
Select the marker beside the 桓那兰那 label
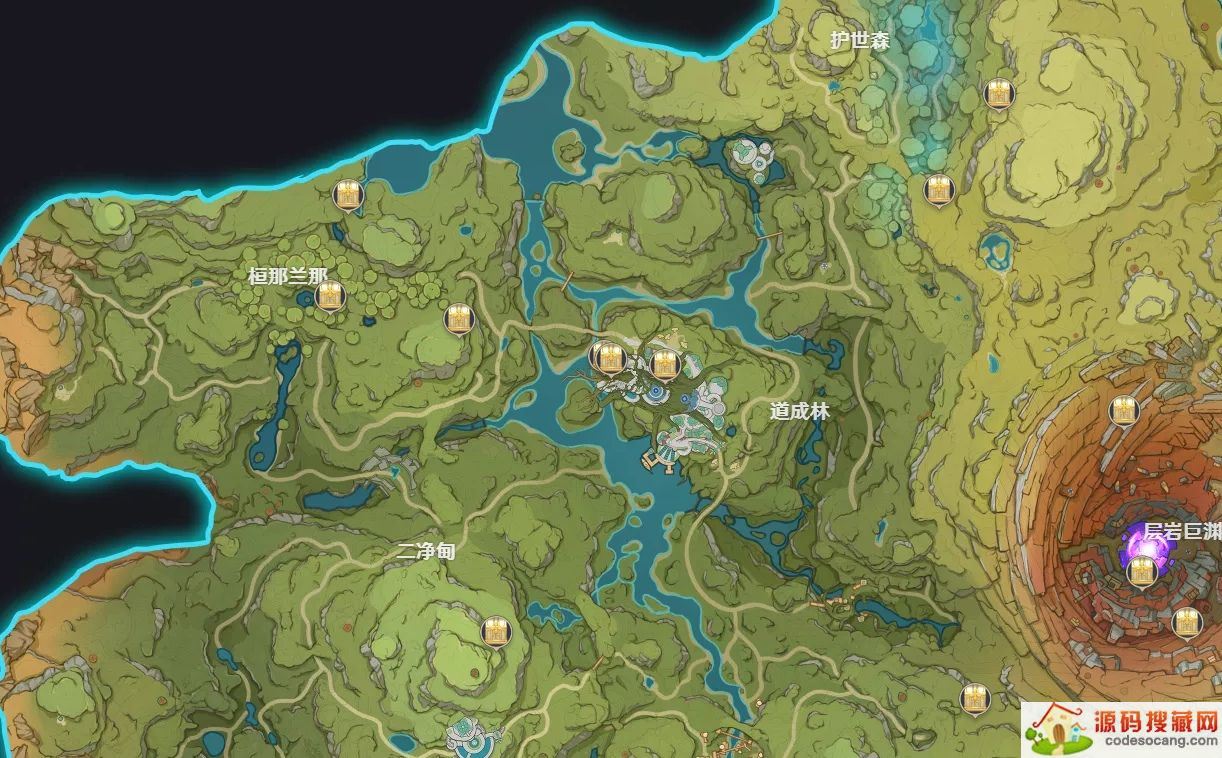329,296
